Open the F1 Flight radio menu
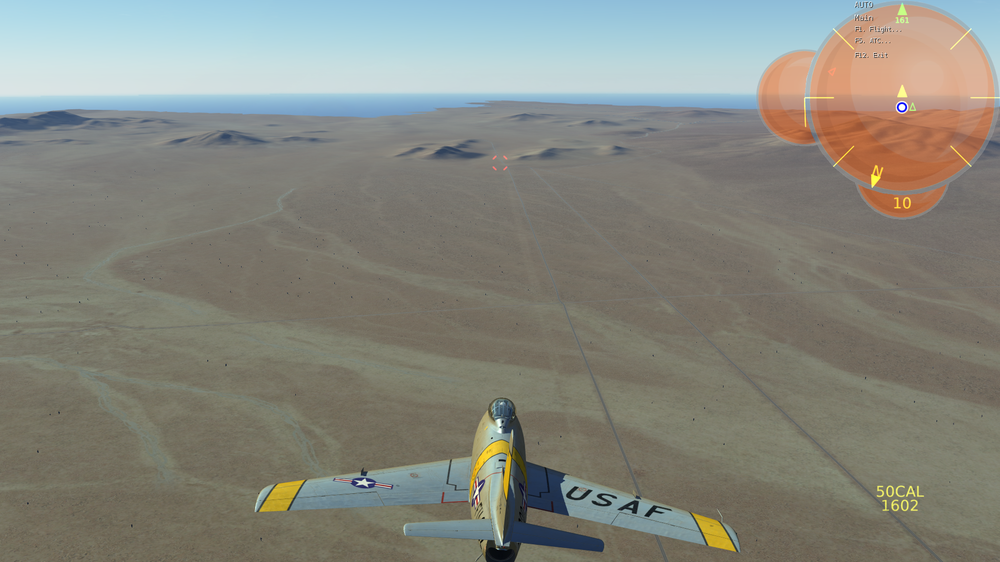1000x562 pixels. click(x=872, y=30)
